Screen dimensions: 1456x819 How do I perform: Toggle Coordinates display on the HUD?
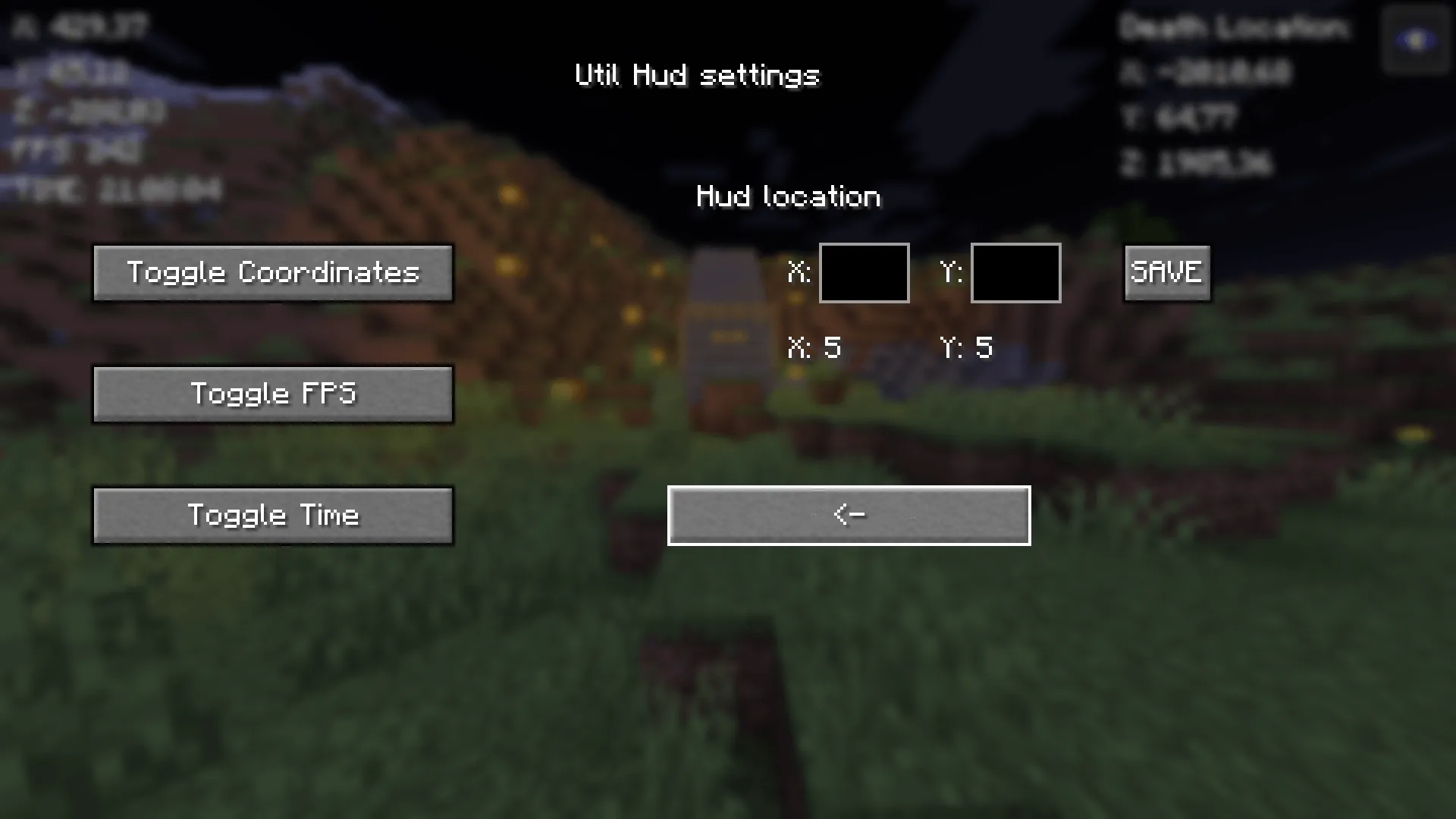(272, 272)
